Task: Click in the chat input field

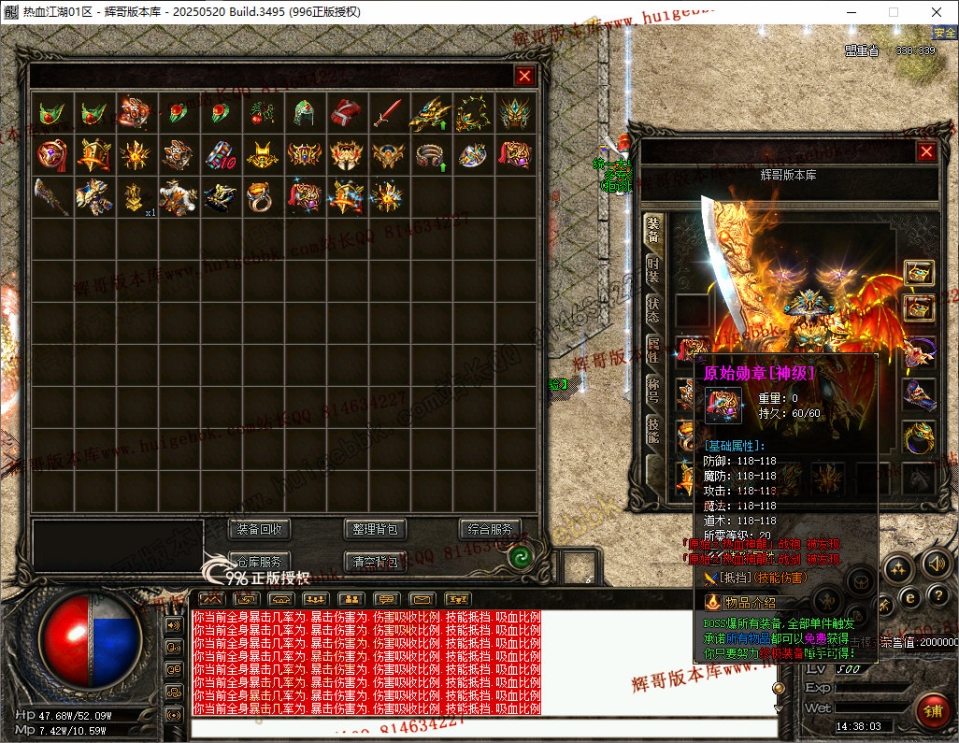Action: click(x=480, y=727)
